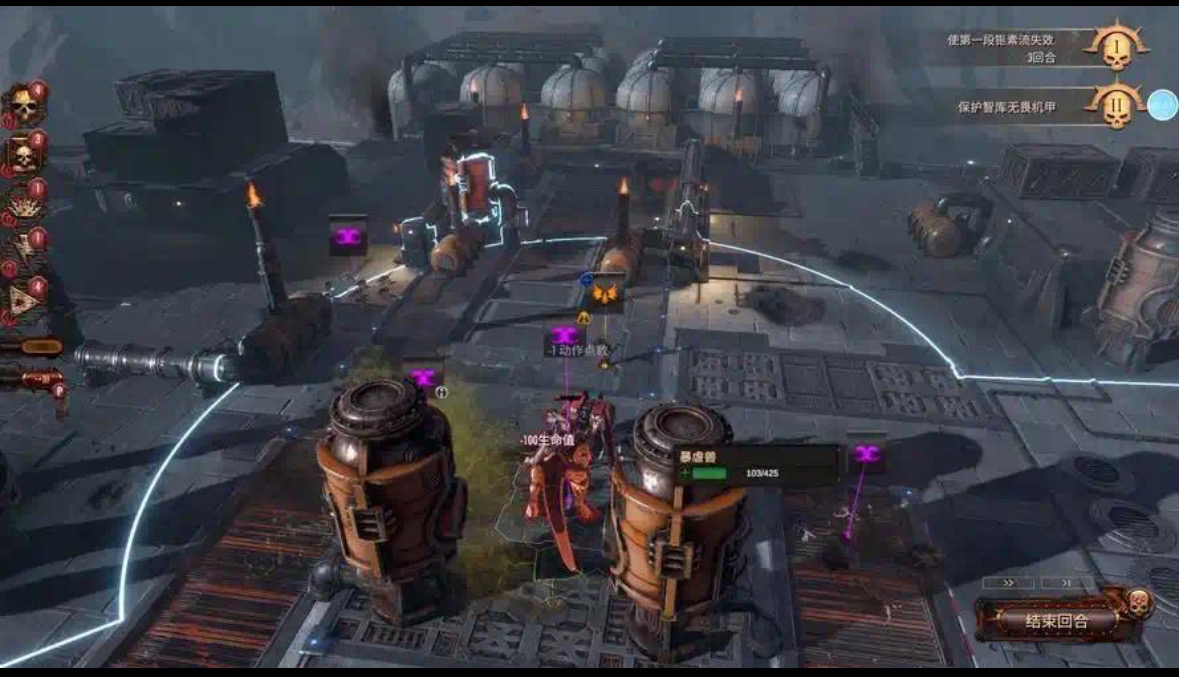Select the skip-animation button beside fast-forward
The width and height of the screenshot is (1179, 677).
1067,581
